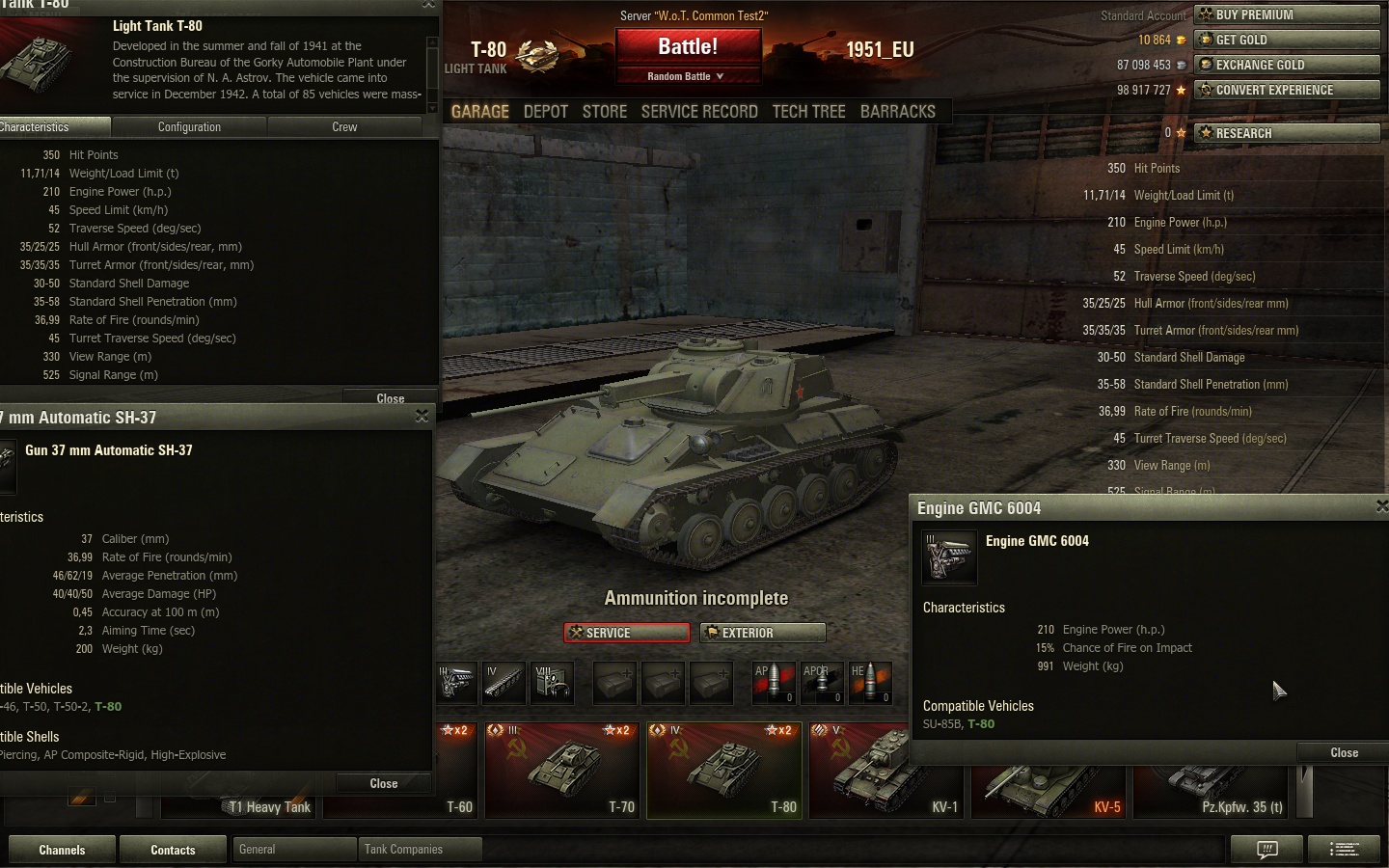Click the Buy Premium button

coord(1287,14)
